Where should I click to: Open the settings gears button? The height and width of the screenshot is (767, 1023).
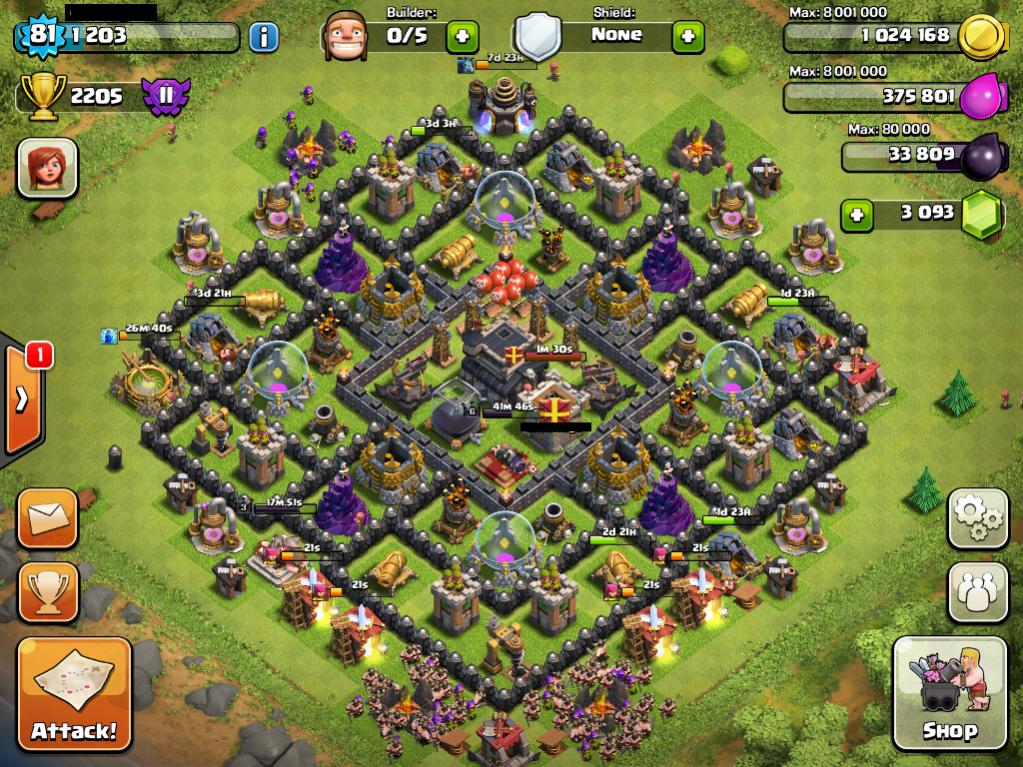[x=977, y=519]
